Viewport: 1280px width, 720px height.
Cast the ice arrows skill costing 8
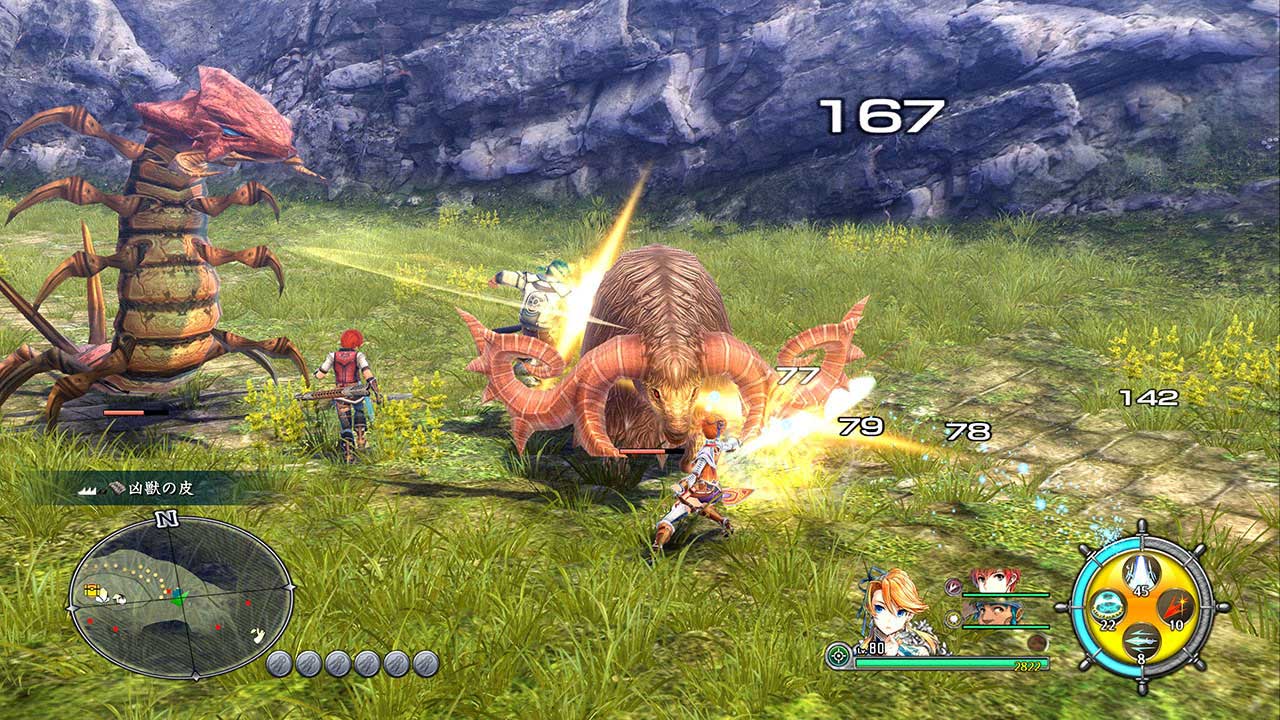(x=1141, y=640)
